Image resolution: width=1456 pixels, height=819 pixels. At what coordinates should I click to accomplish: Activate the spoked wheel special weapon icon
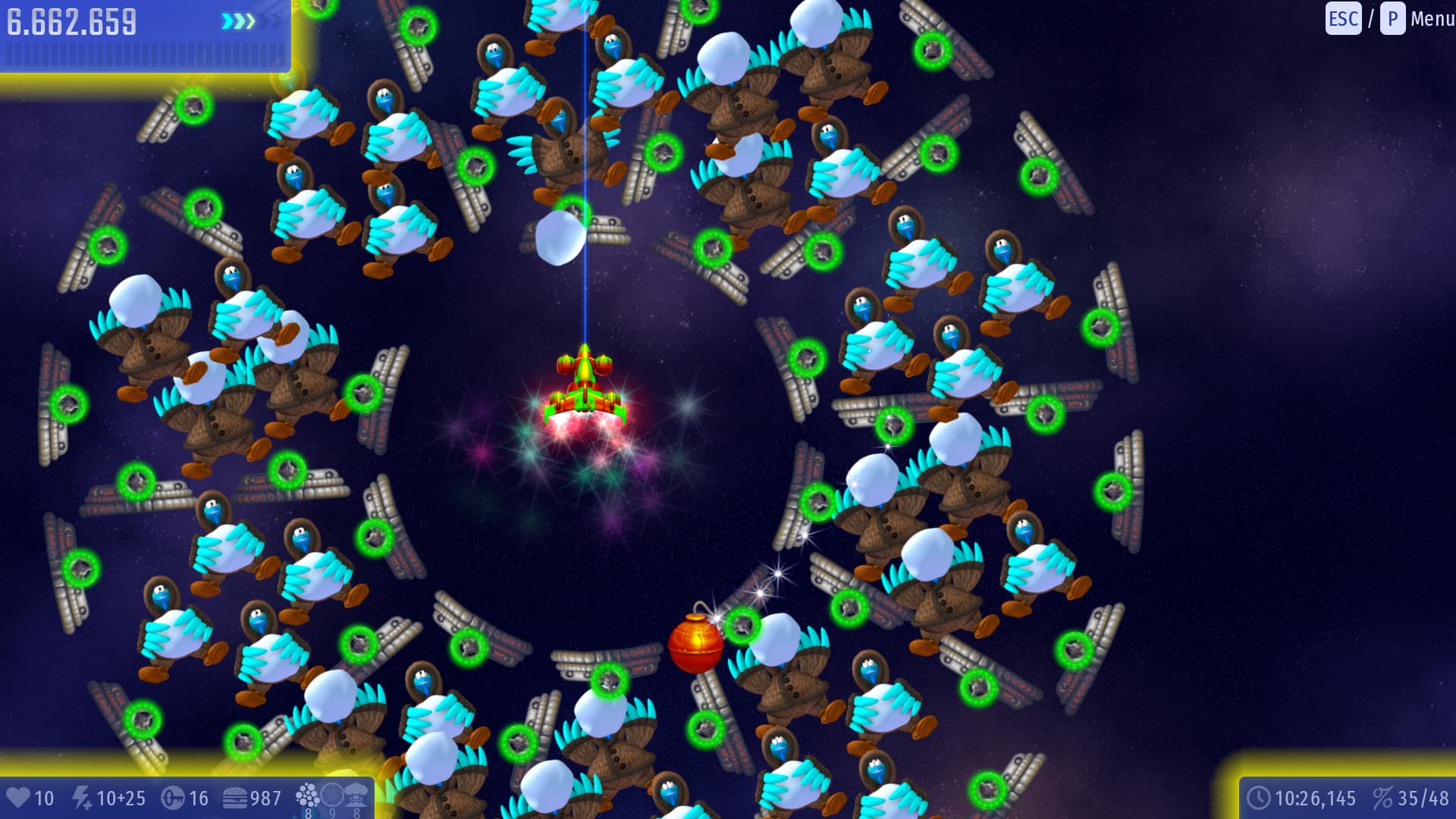[x=332, y=796]
